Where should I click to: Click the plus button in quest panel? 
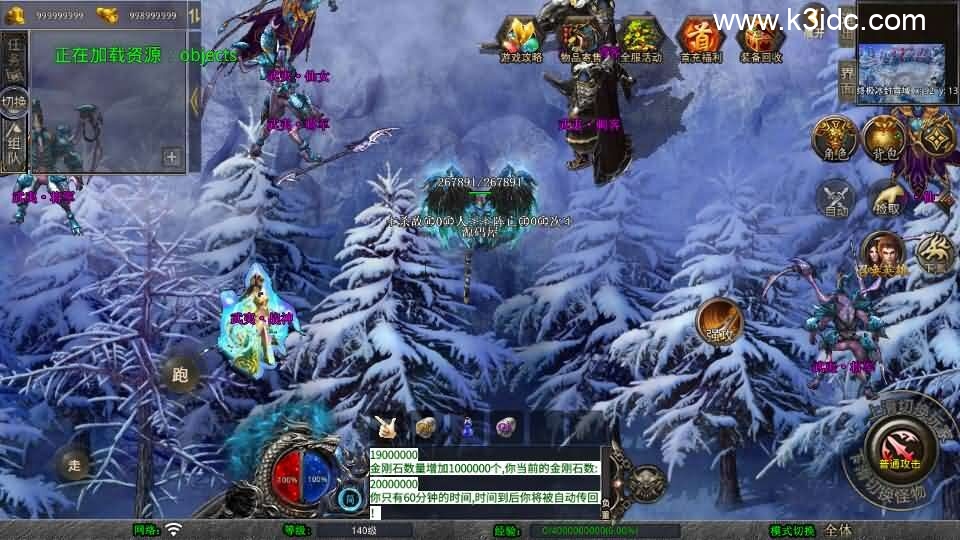[171, 157]
